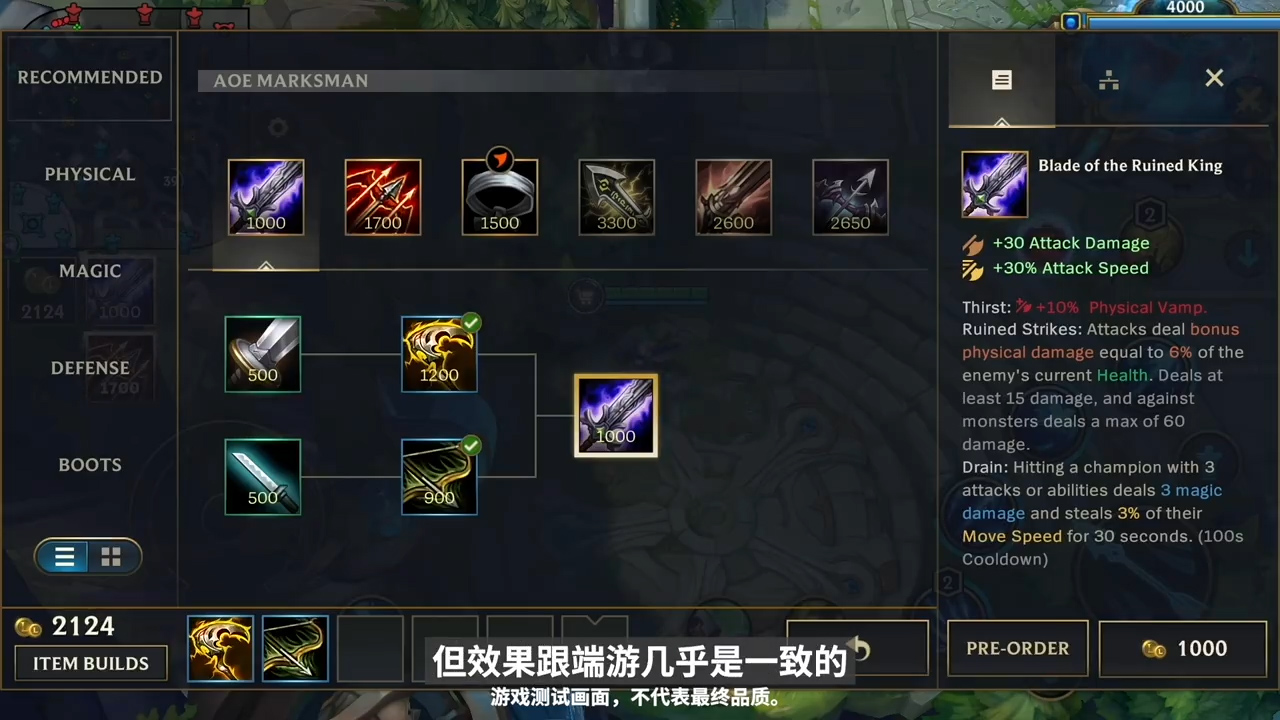The width and height of the screenshot is (1280, 720).
Task: Select the Blade of the Ruined King icon
Action: pos(994,184)
